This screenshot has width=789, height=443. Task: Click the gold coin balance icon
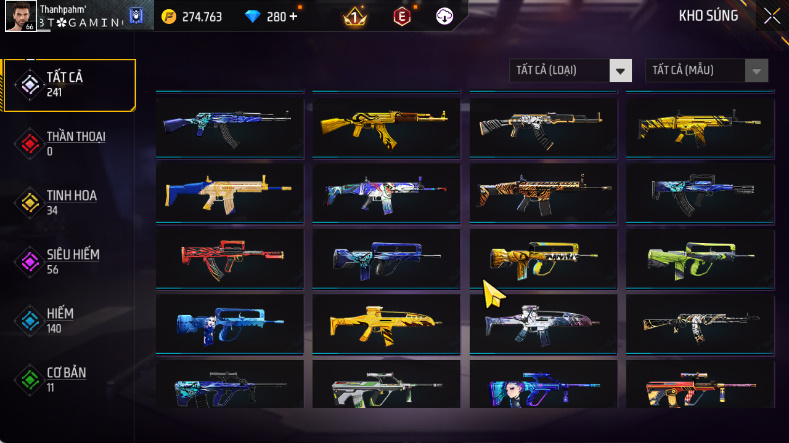168,16
